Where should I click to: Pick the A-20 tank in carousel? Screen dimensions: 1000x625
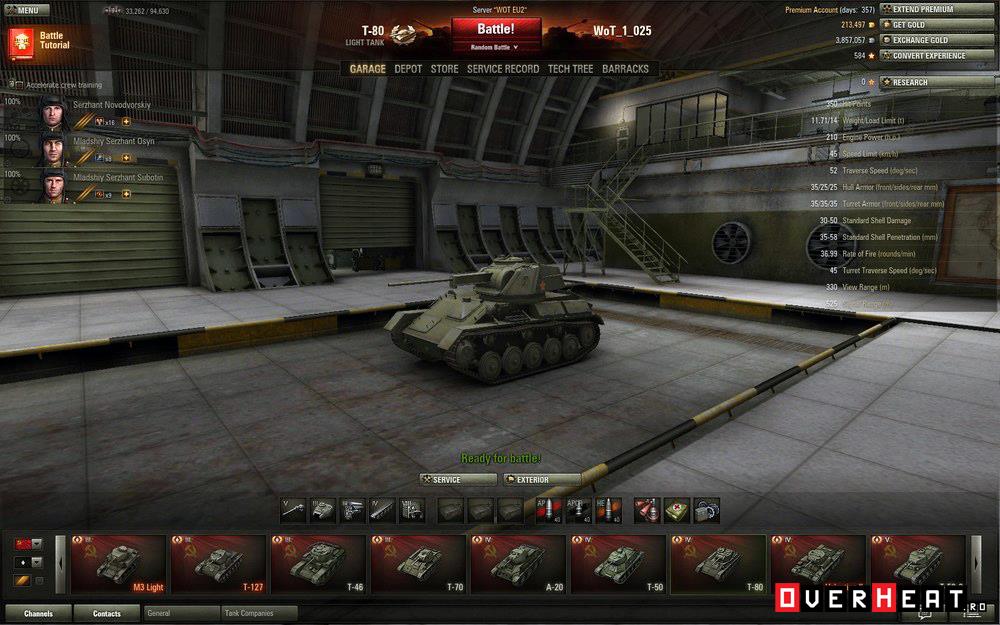[x=518, y=565]
